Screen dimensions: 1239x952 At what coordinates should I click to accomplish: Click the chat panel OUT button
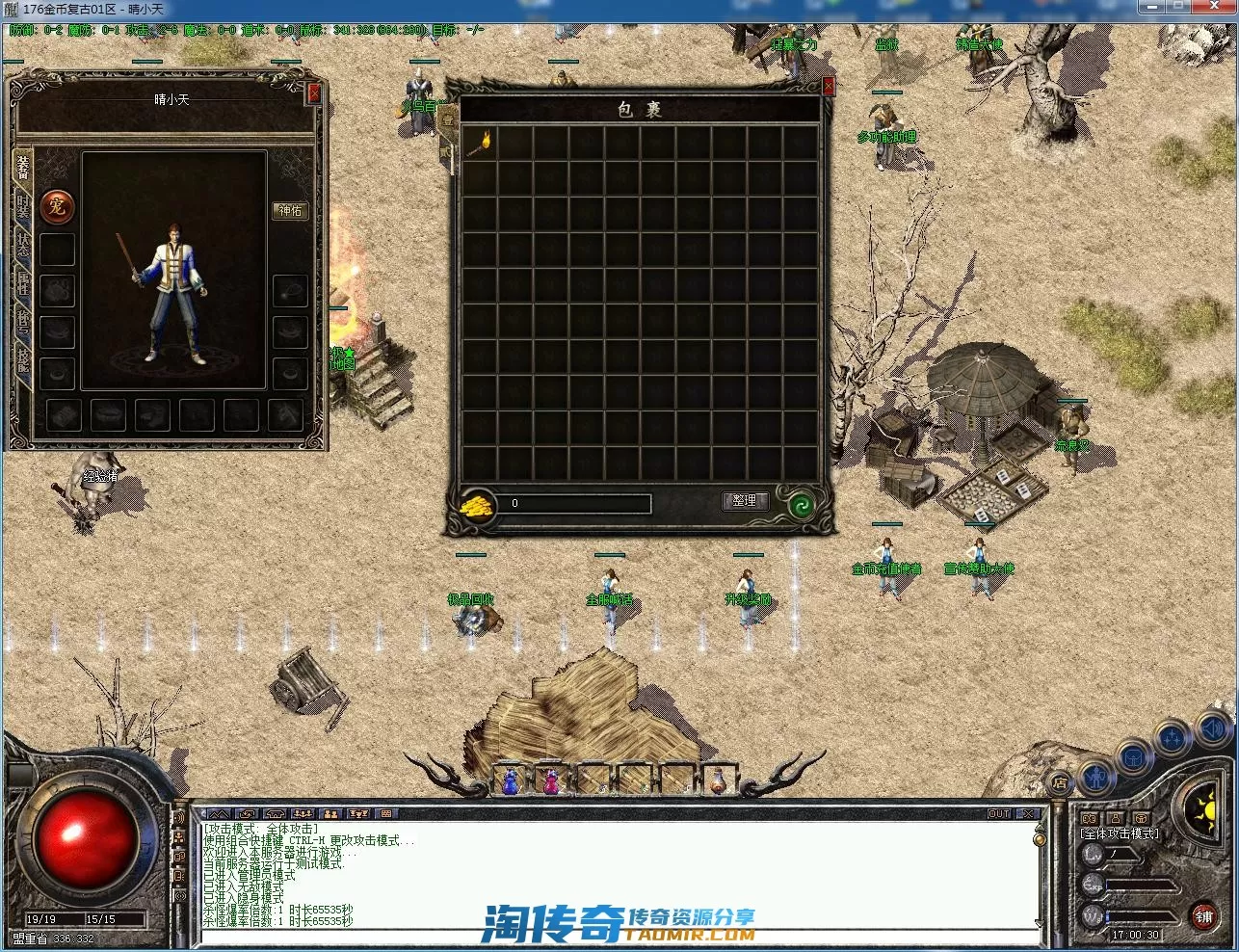pos(999,814)
